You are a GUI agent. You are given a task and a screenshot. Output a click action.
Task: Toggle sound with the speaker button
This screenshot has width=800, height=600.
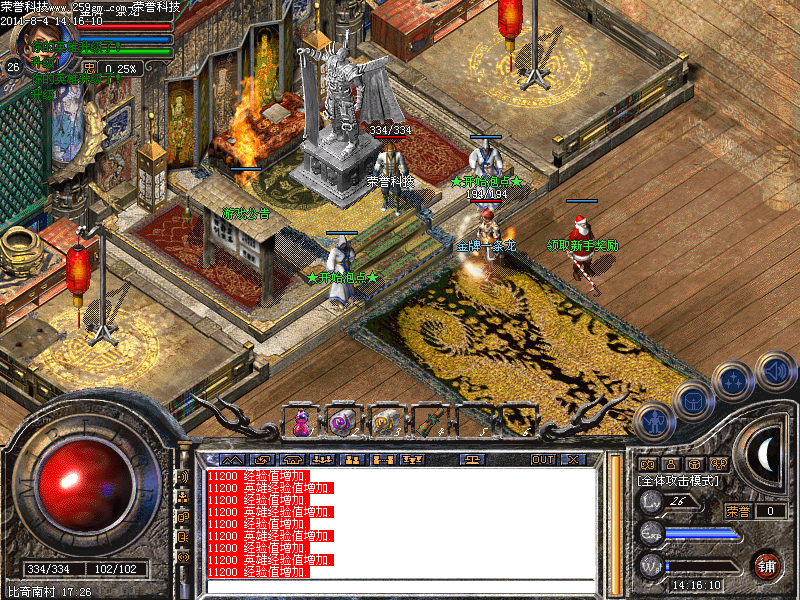tap(774, 370)
